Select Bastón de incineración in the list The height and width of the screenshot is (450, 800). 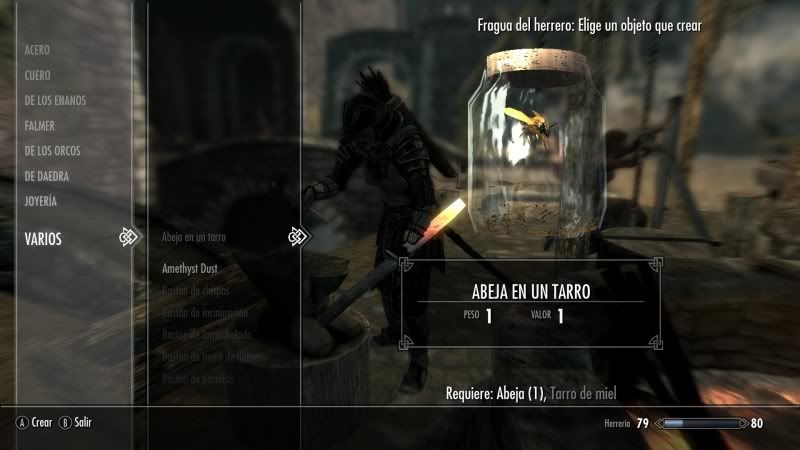(x=206, y=313)
